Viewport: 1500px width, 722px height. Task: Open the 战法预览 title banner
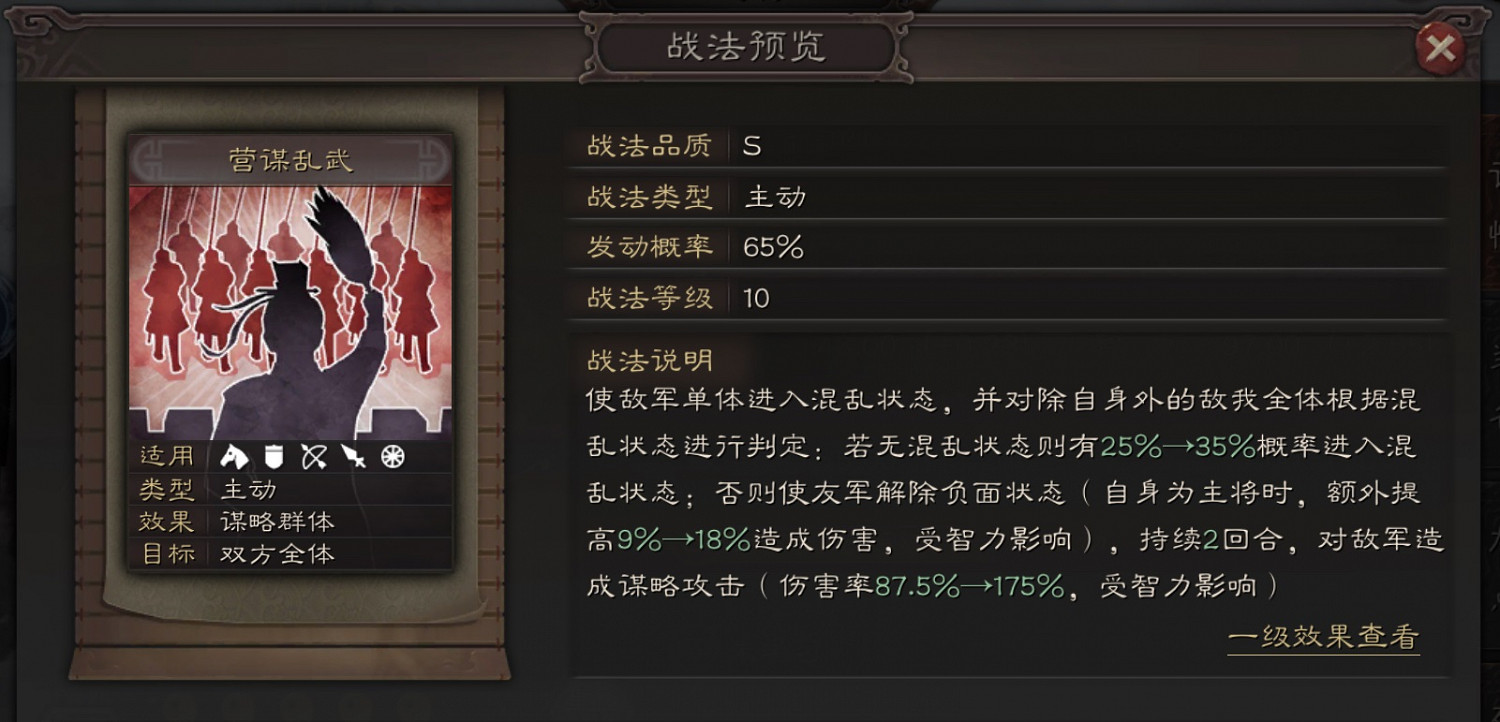750,48
